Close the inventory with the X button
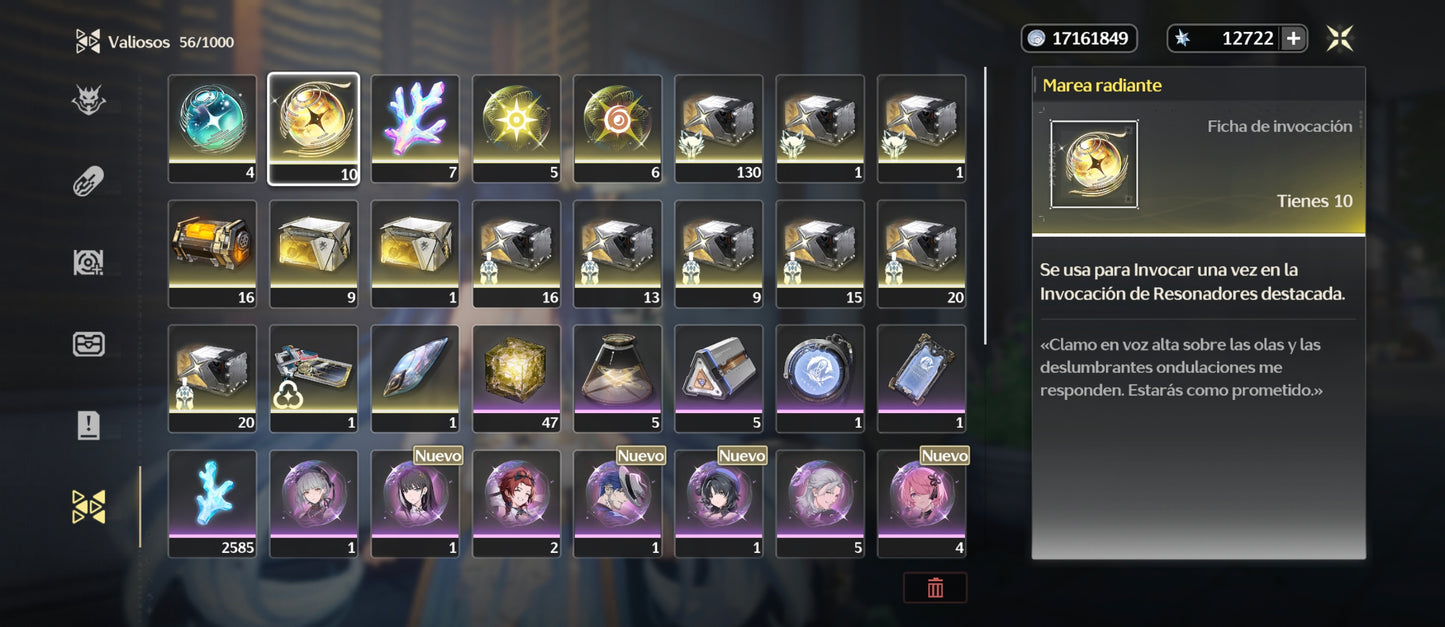This screenshot has width=1445, height=627. pyautogui.click(x=1340, y=39)
